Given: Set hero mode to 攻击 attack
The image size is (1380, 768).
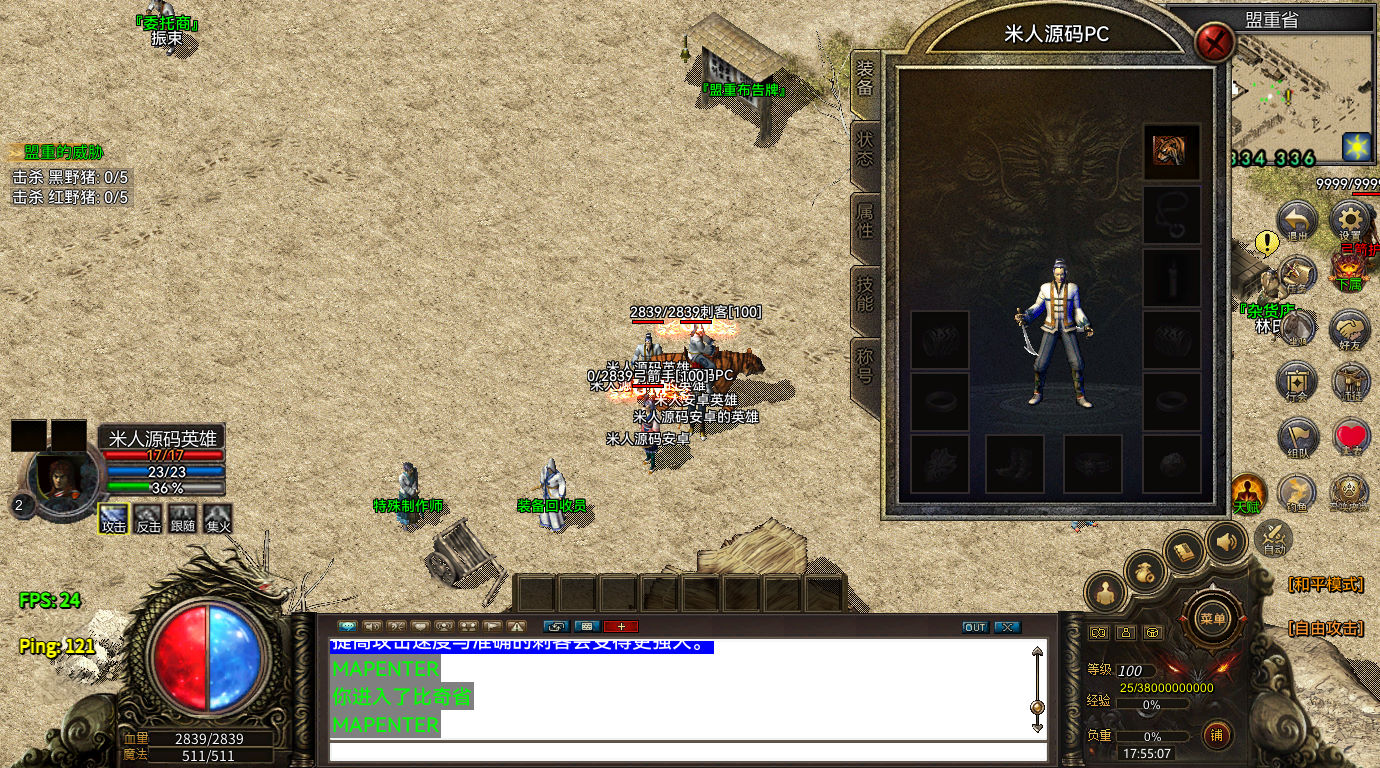Looking at the screenshot, I should (114, 518).
